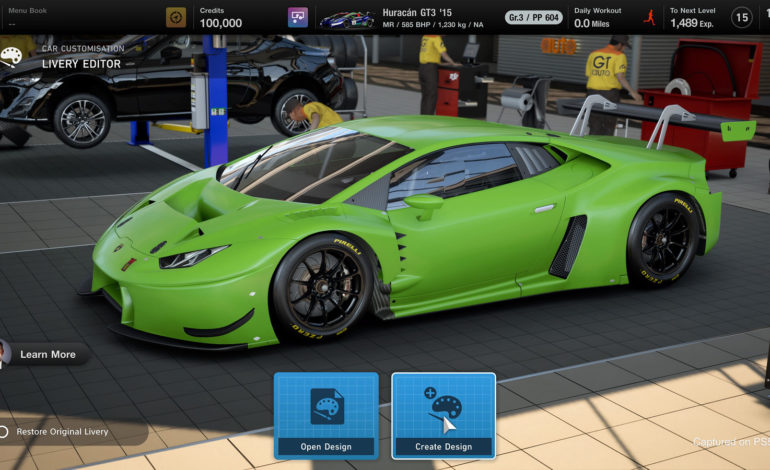Show the collector level 15 badge
Screen dimensions: 770x470
click(741, 17)
